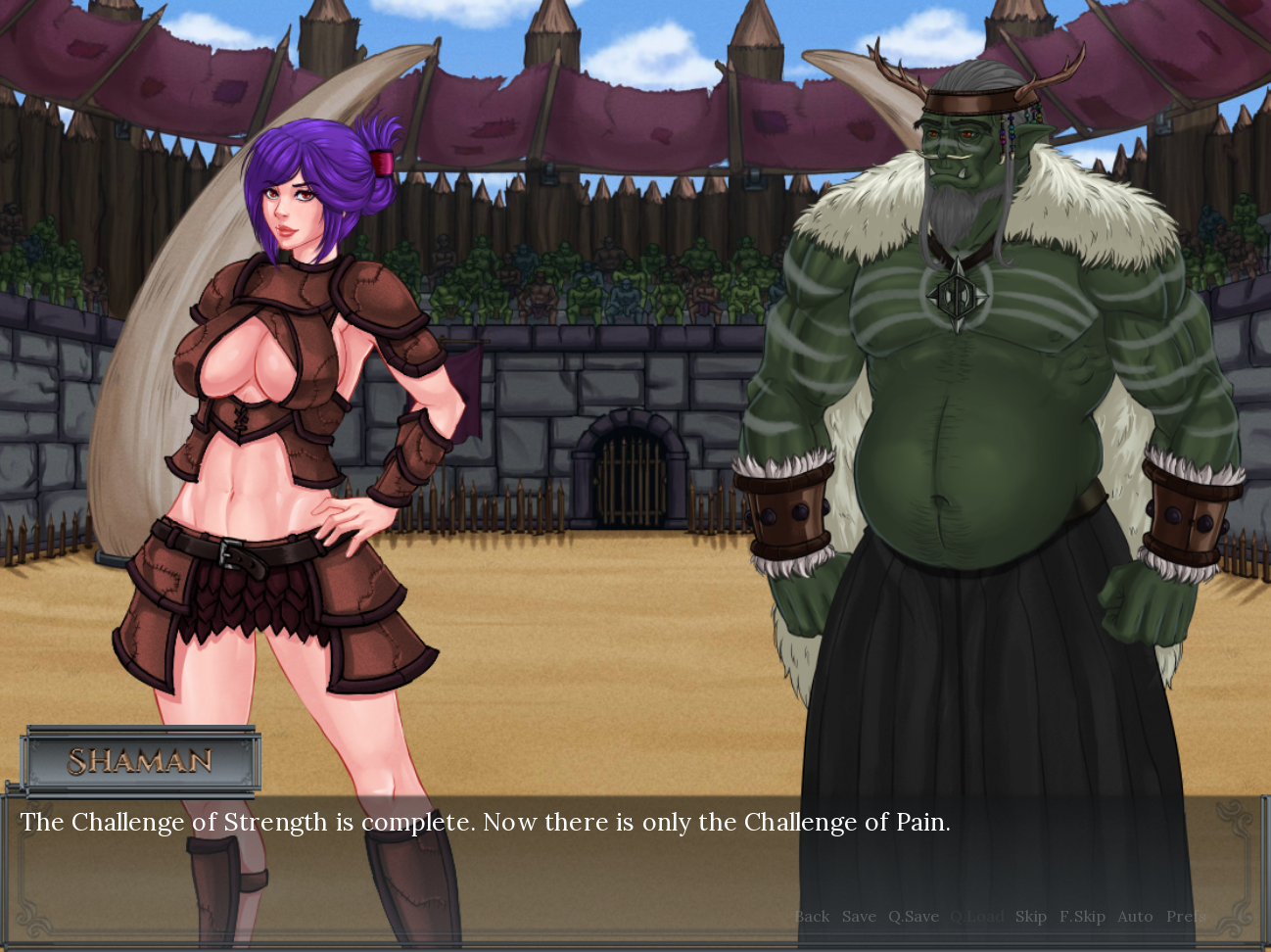Screen dimensions: 1271x952
Task: Open the Save menu
Action: click(x=859, y=917)
